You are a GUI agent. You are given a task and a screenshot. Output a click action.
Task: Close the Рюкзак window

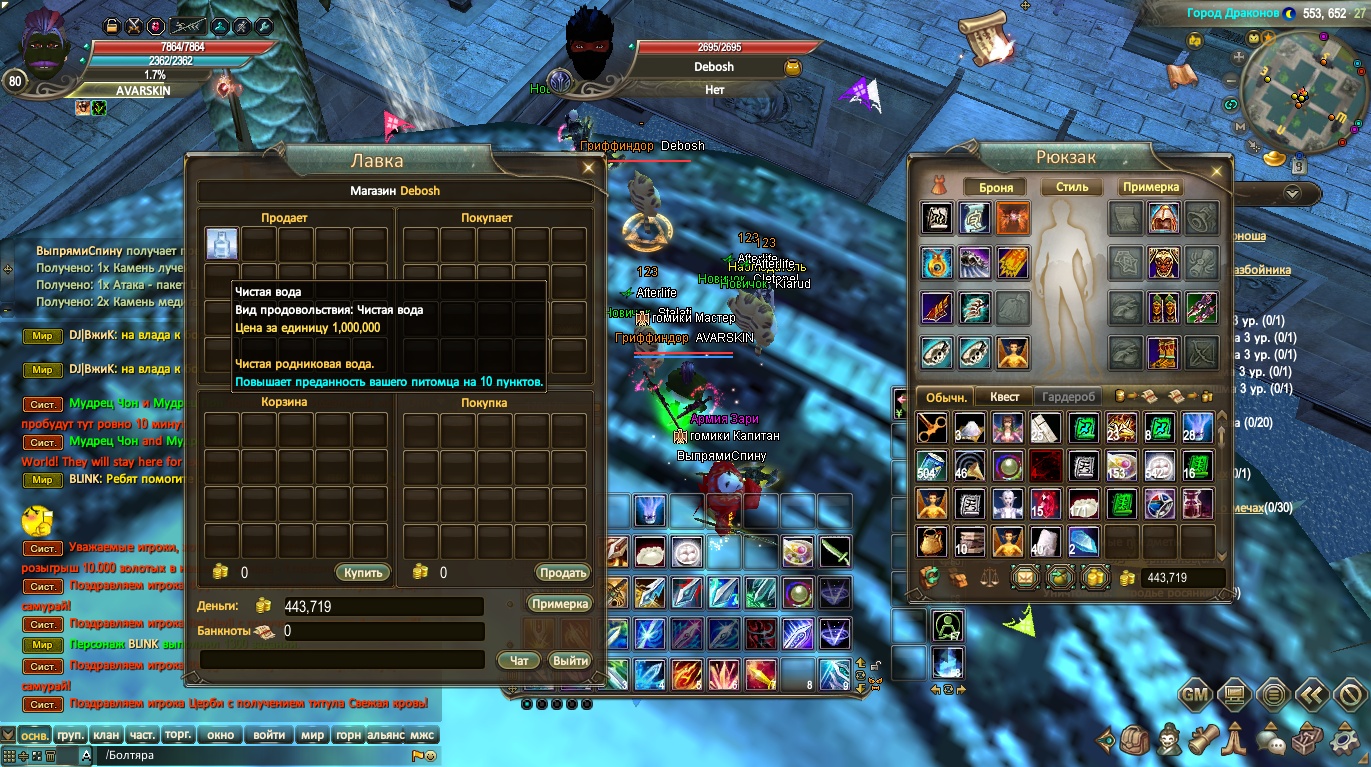(1217, 170)
